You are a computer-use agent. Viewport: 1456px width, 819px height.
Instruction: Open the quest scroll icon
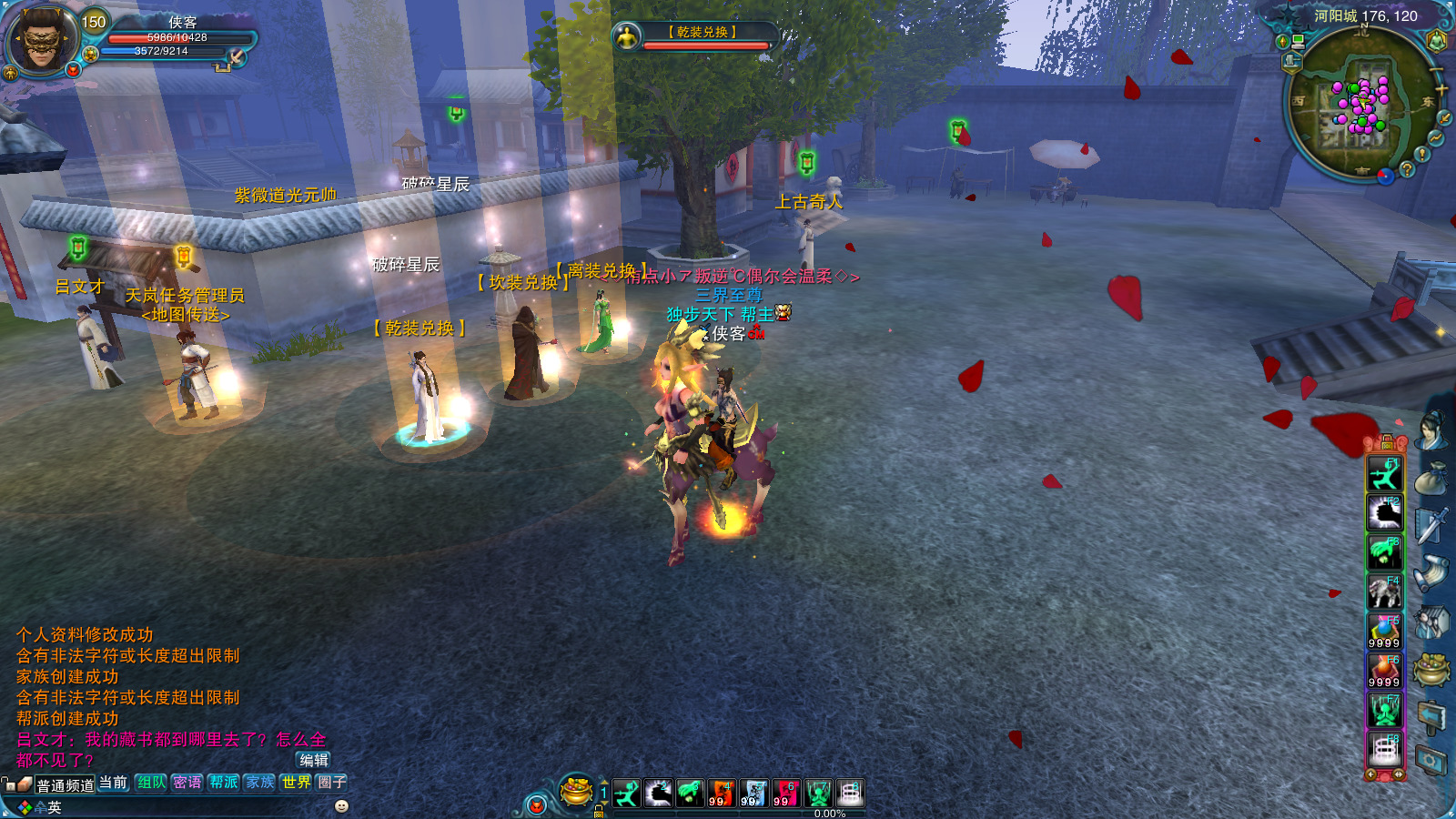(1431, 573)
